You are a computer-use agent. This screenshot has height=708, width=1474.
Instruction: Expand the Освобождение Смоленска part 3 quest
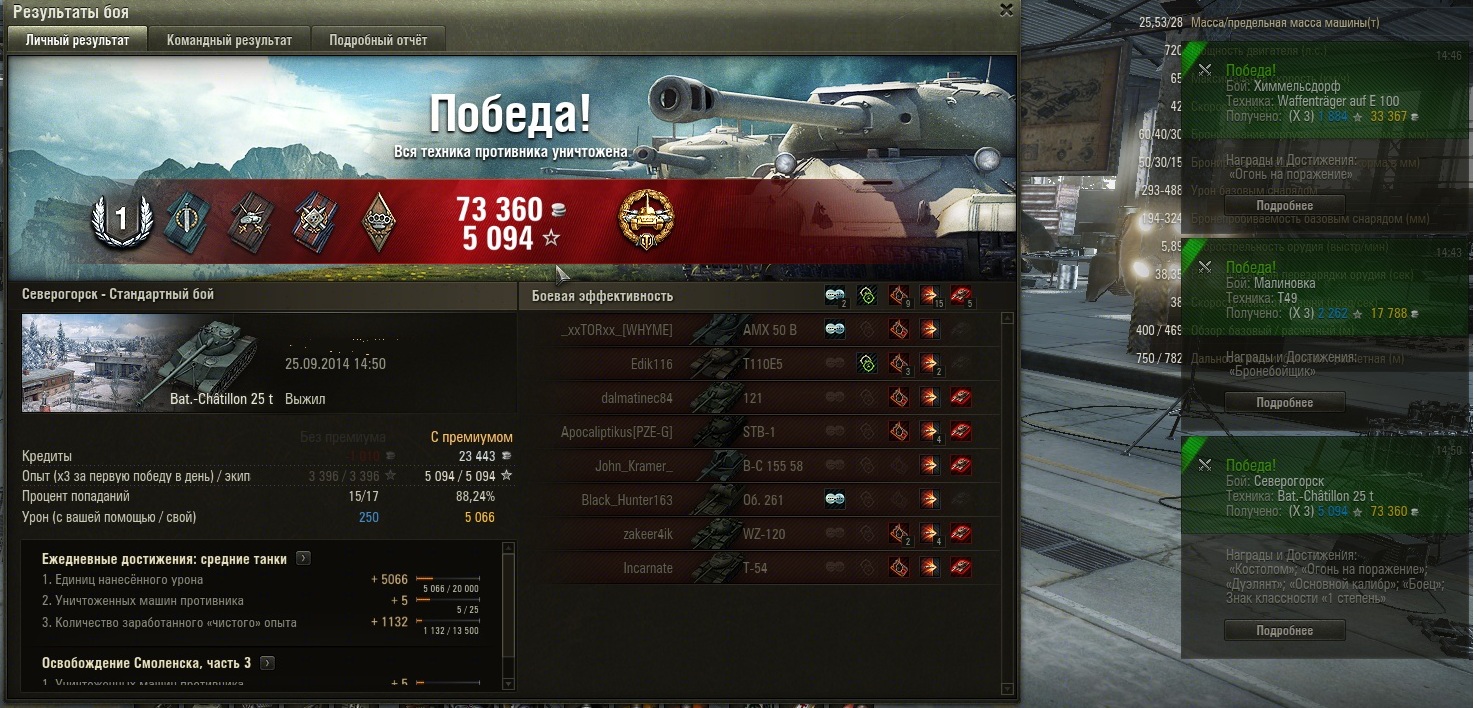268,663
